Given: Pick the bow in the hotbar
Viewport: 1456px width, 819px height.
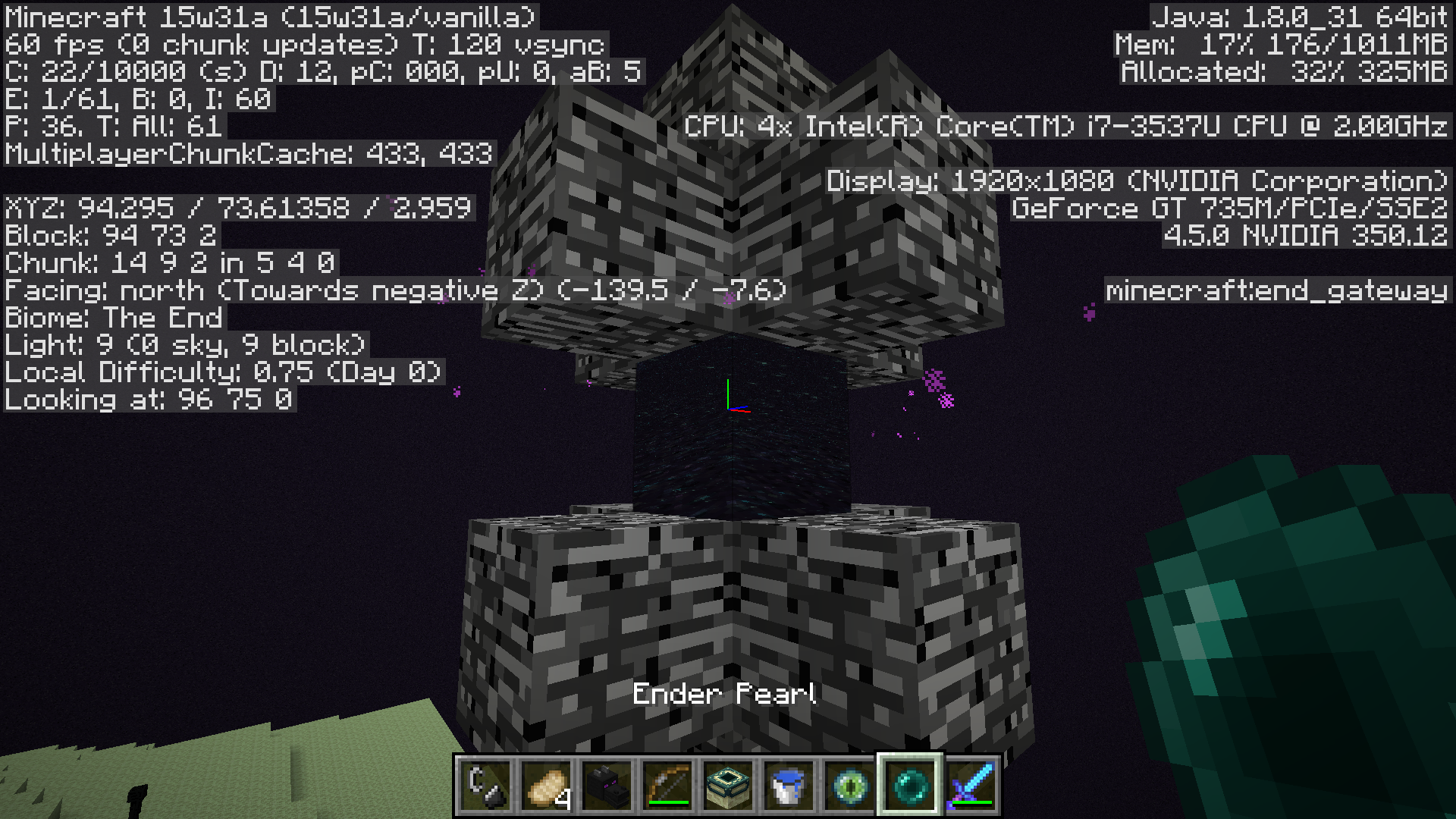Looking at the screenshot, I should [667, 785].
